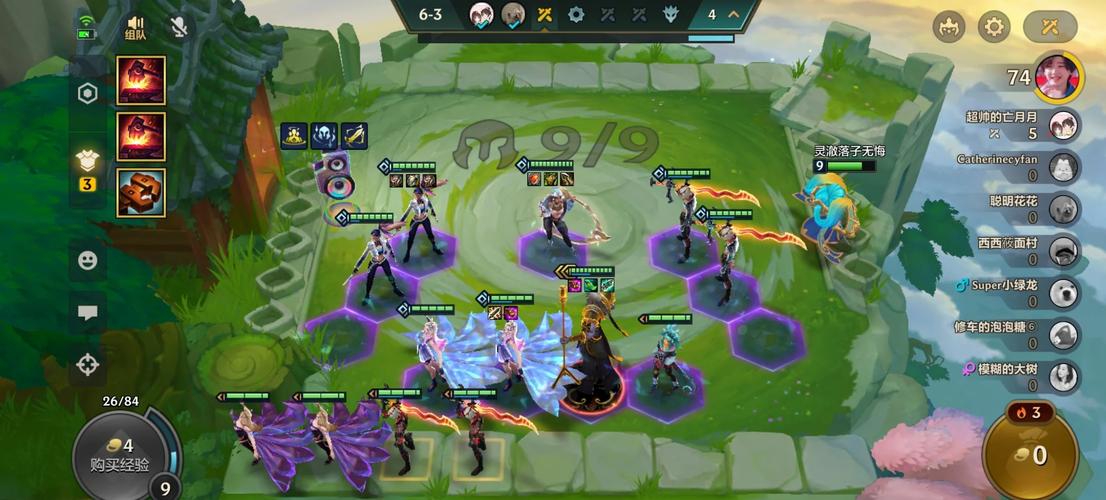View player 模糊的大树's board
1106x500 pixels.
click(x=1065, y=375)
